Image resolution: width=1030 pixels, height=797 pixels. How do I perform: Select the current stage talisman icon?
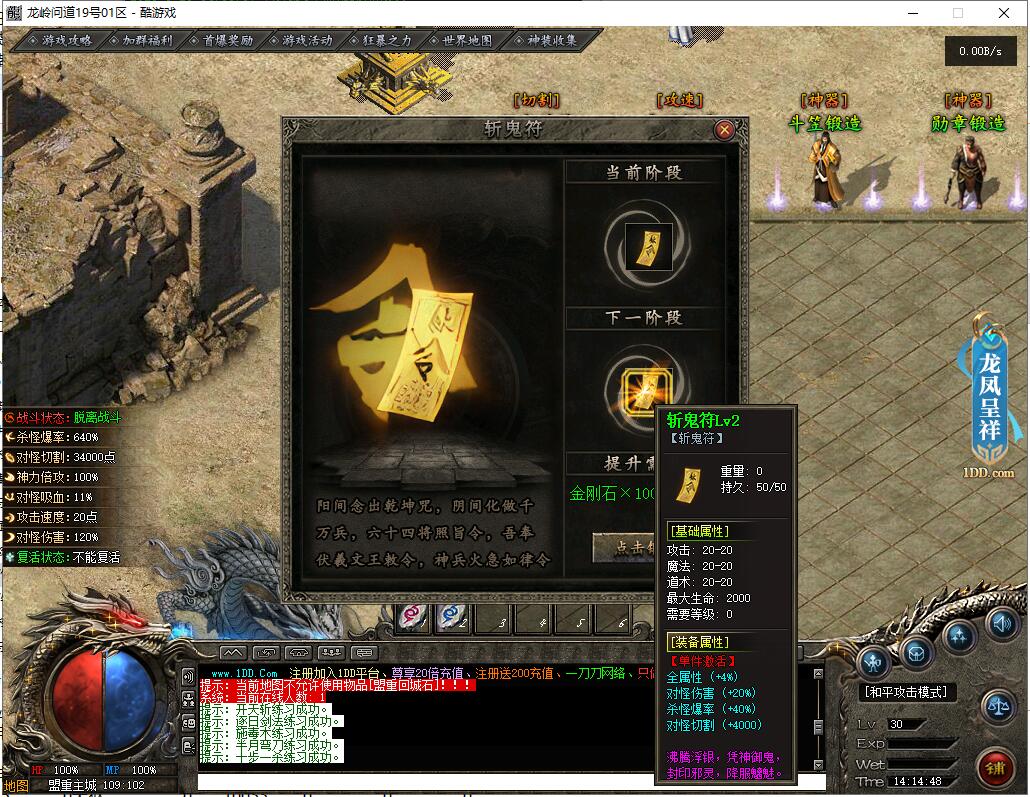[641, 246]
